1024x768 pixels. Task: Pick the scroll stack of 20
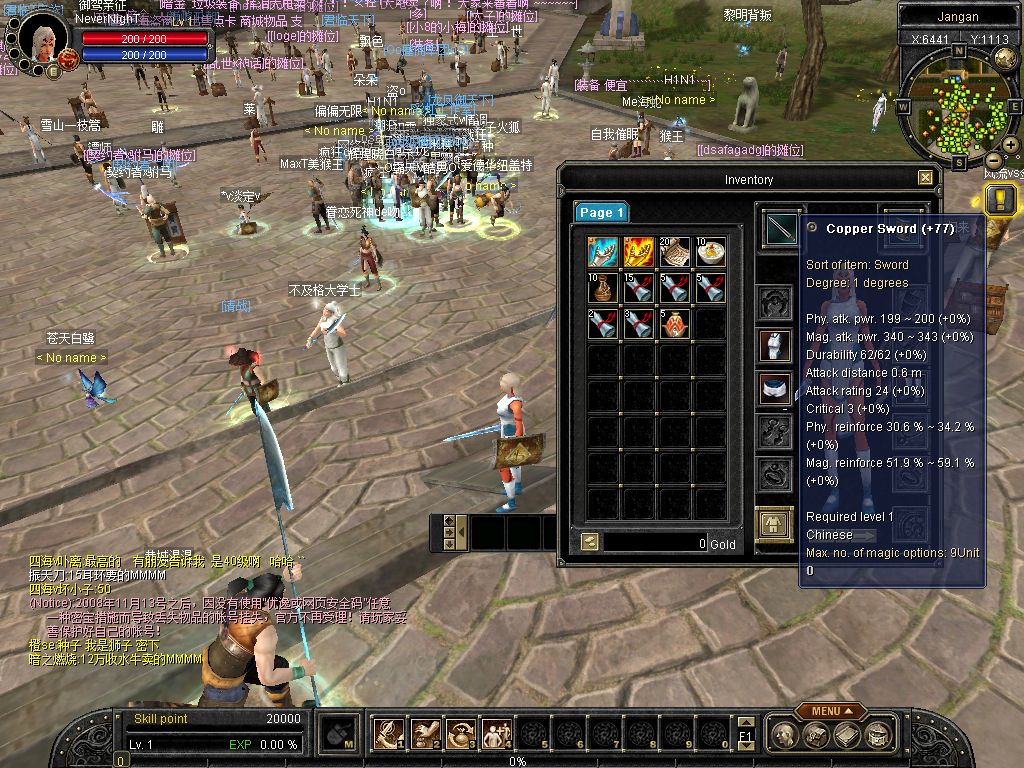click(675, 252)
